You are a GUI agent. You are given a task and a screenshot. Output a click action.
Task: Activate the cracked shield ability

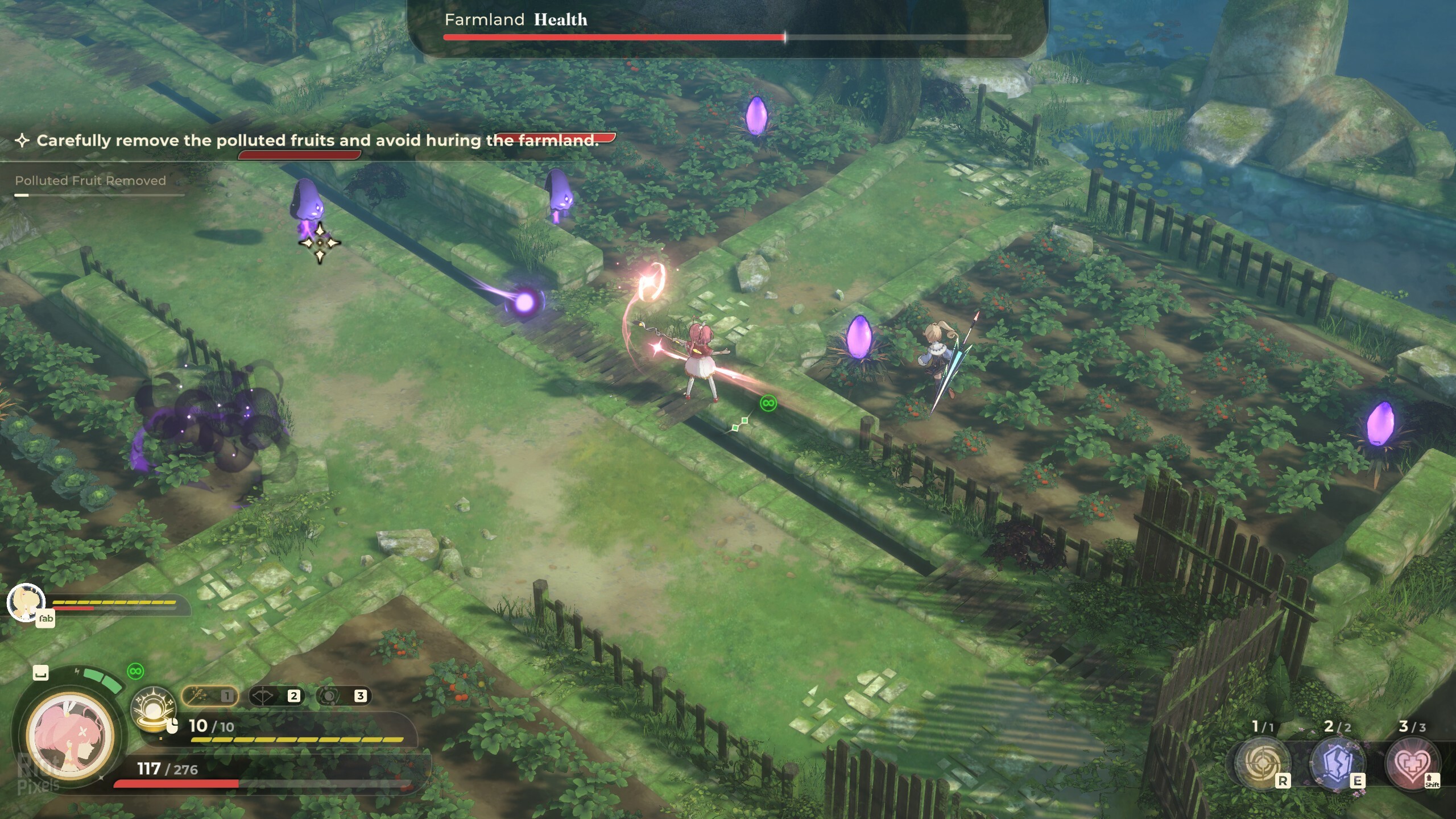coord(1337,763)
